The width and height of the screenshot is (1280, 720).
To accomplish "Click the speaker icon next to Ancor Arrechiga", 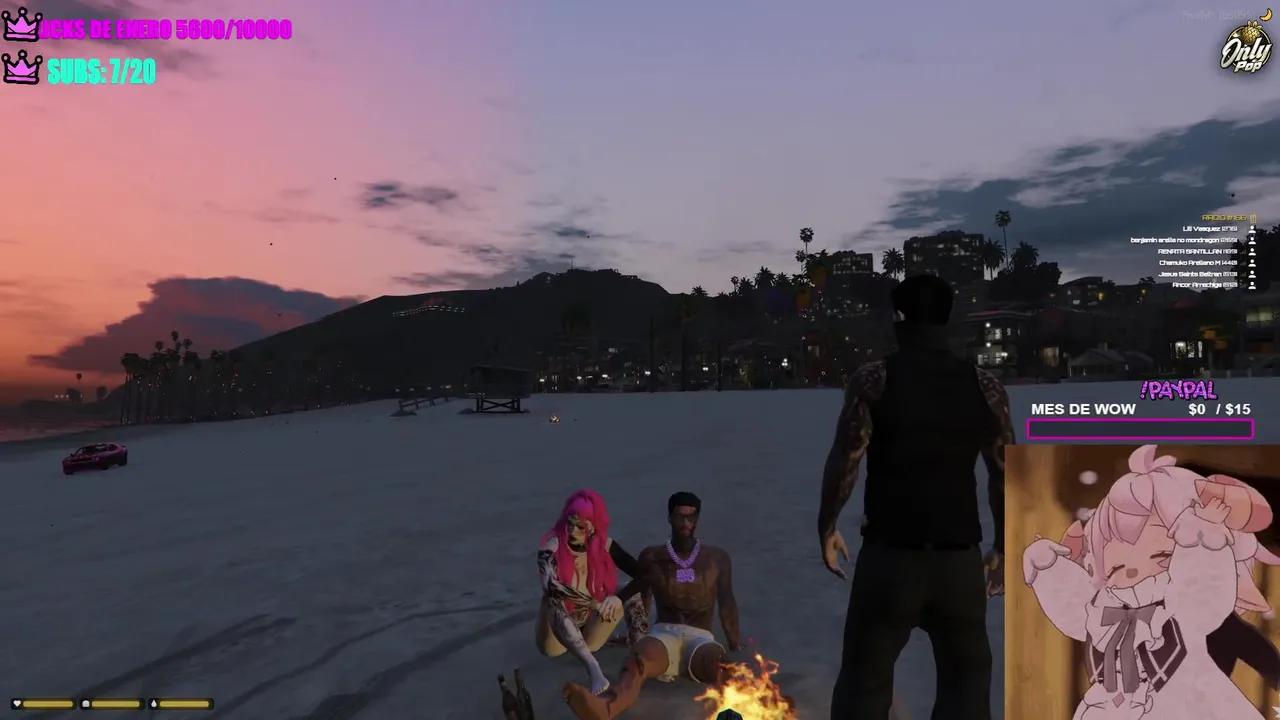I will click(1253, 285).
